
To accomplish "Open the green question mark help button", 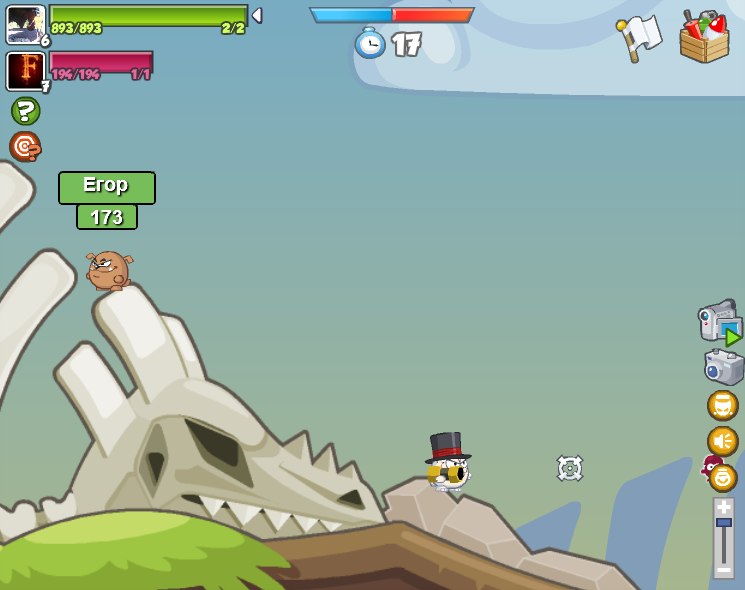I will [x=25, y=111].
